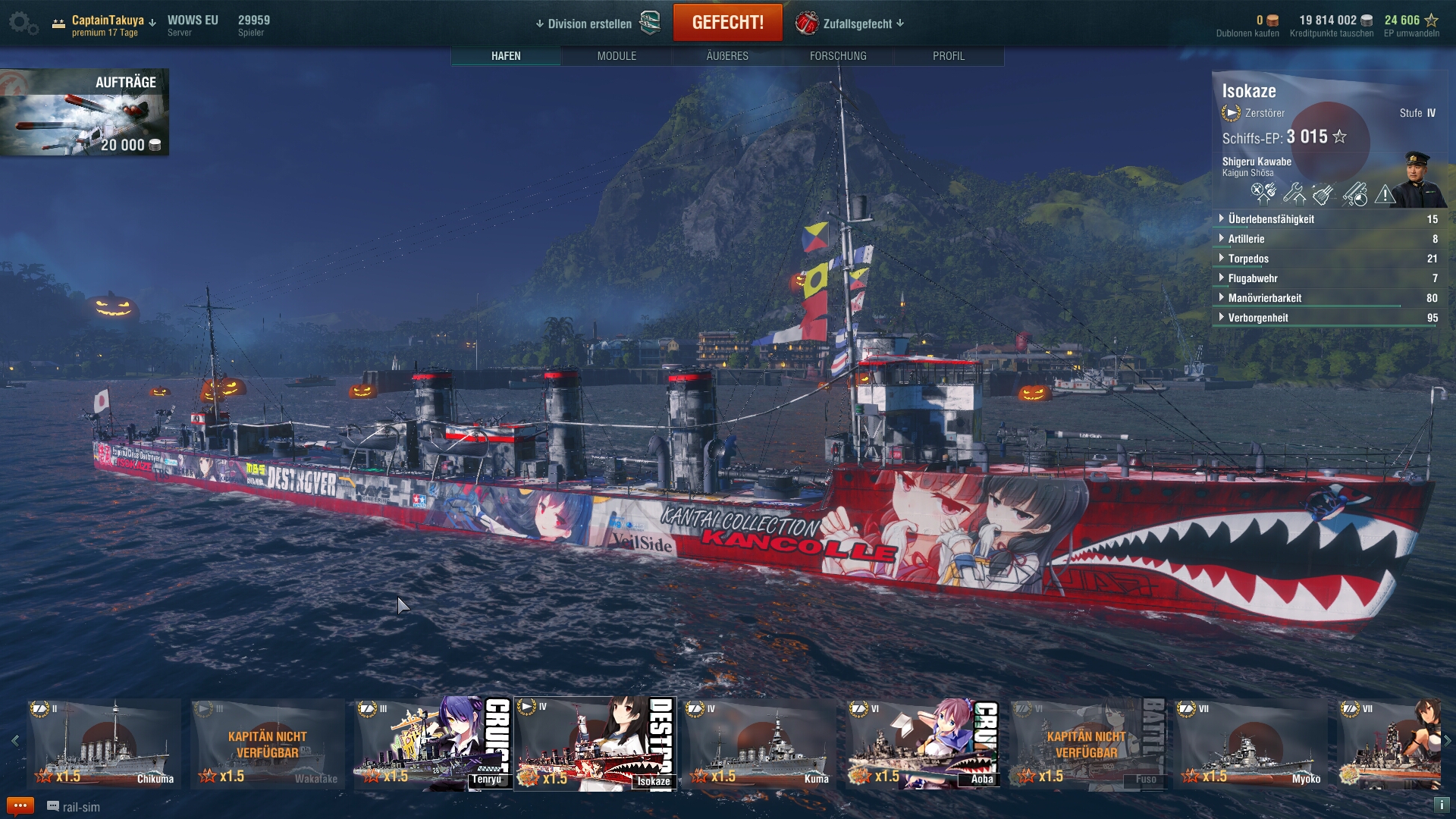This screenshot has width=1456, height=819.
Task: Start battle with the GEFECHT! button
Action: (x=727, y=23)
